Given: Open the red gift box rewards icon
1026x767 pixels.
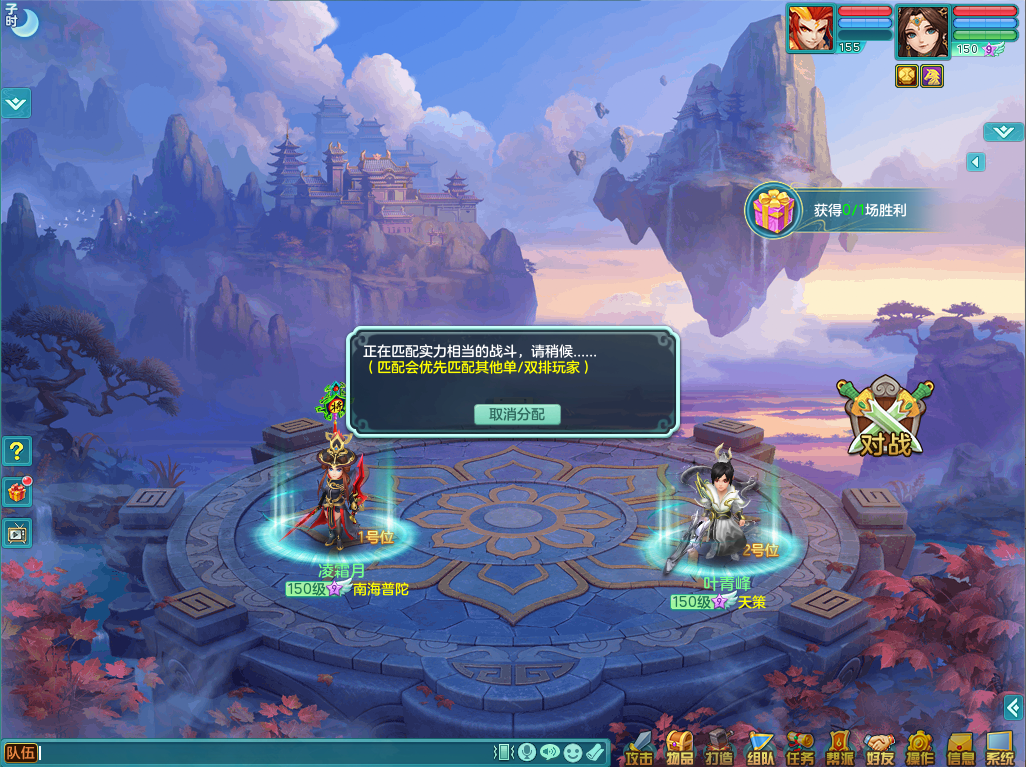Looking at the screenshot, I should coord(17,491).
